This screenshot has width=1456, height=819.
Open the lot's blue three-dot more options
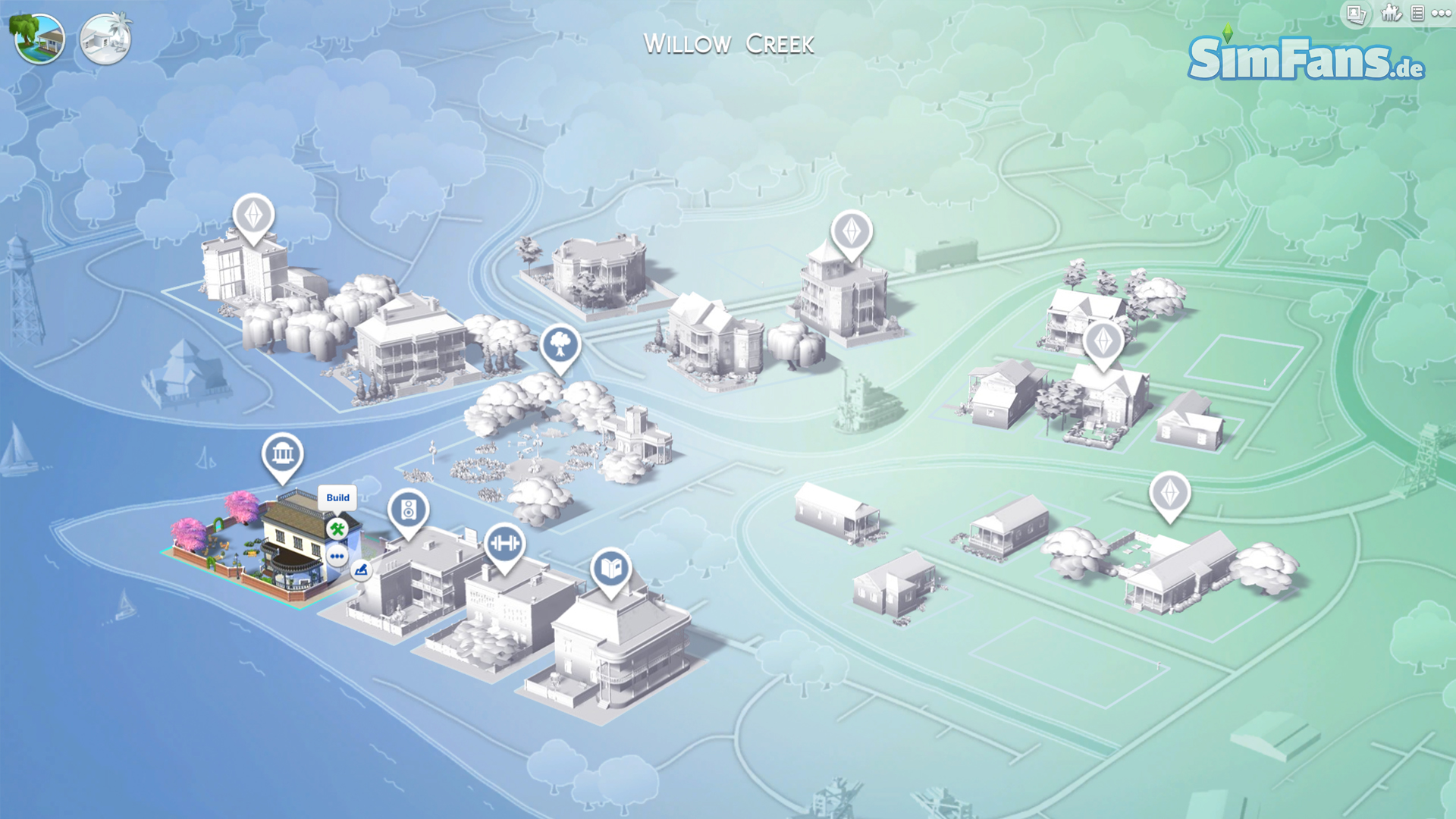click(337, 557)
